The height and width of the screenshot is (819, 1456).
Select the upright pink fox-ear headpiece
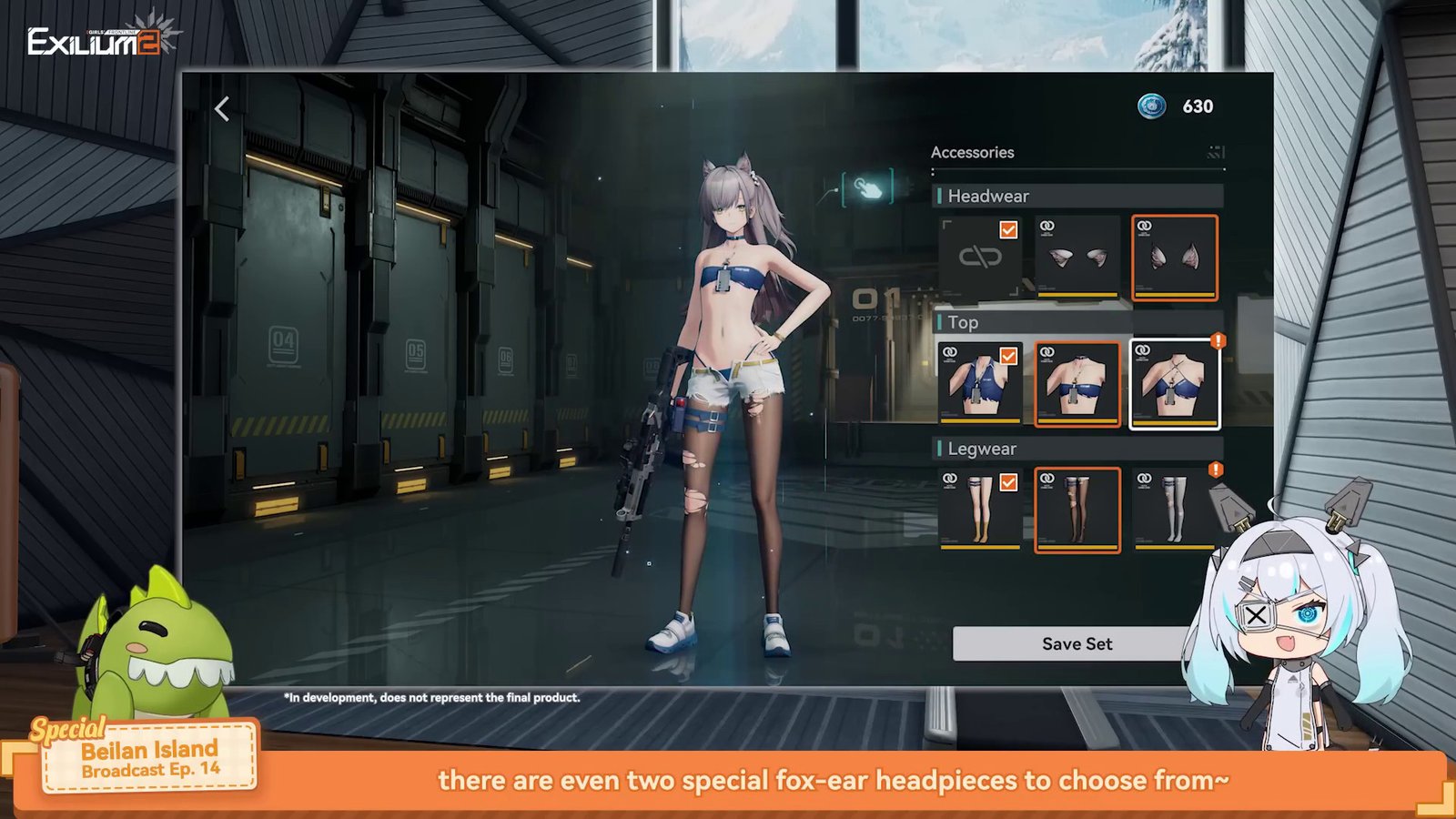pos(1174,258)
